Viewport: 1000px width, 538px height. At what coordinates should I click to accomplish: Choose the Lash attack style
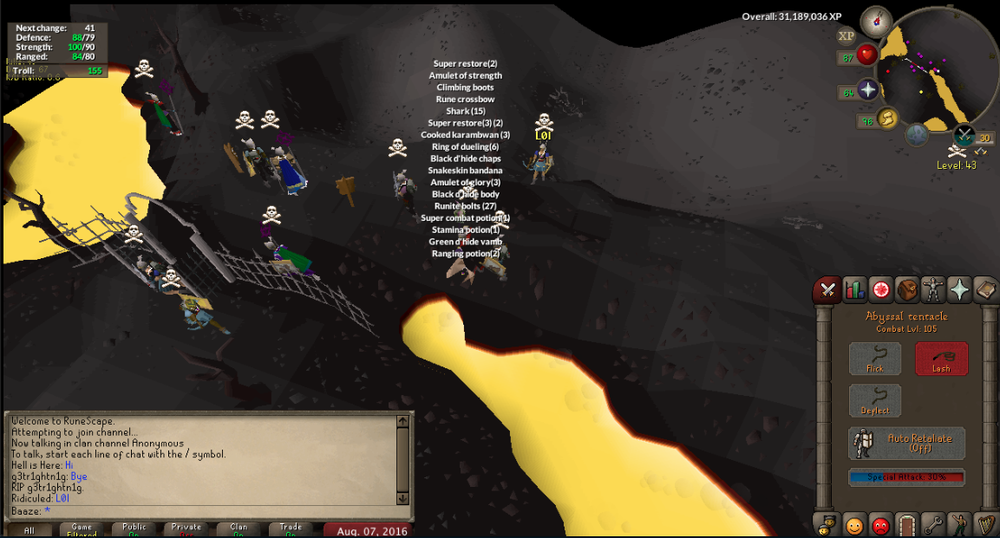(941, 358)
